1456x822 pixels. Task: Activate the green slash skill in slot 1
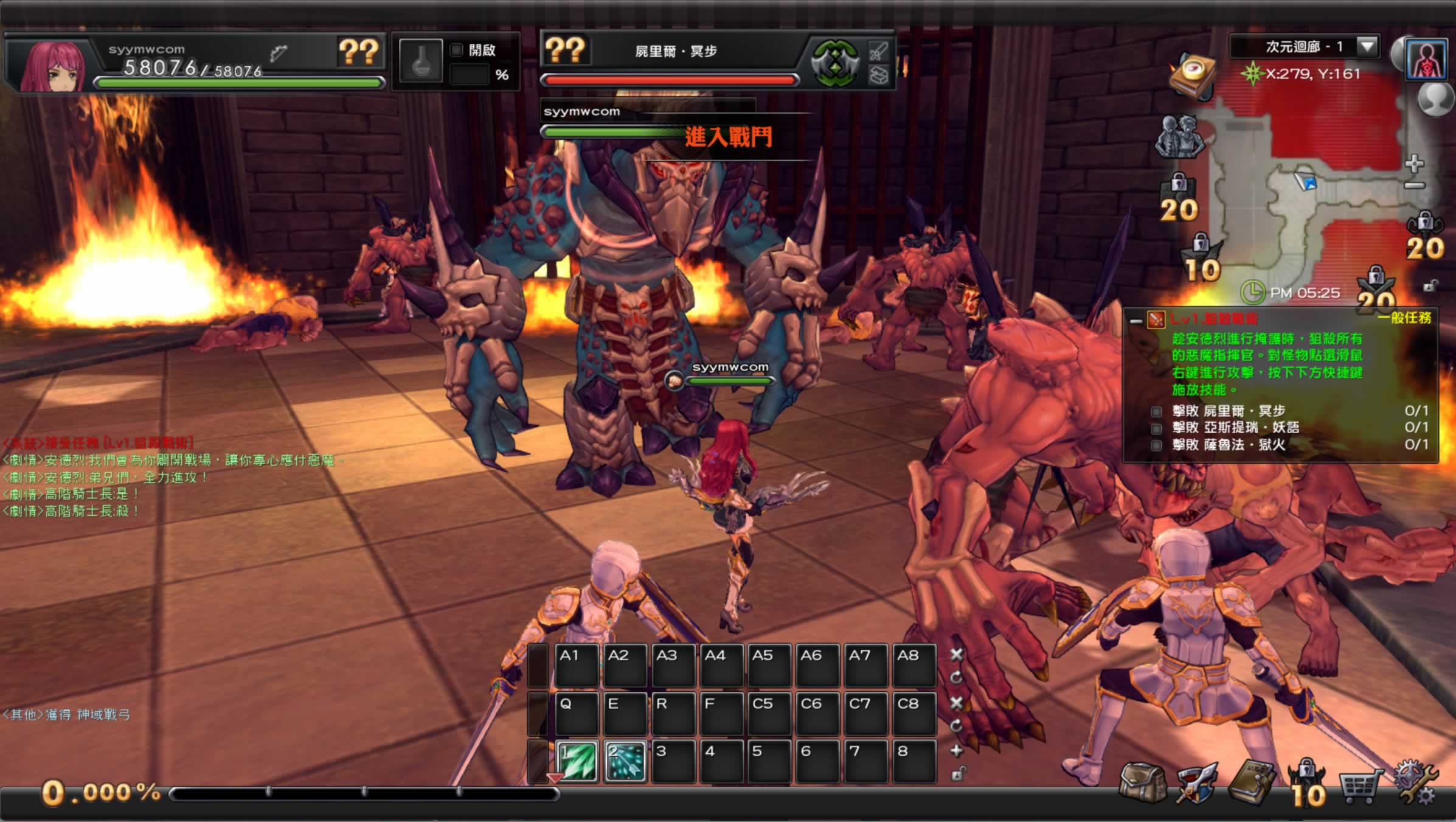point(576,761)
